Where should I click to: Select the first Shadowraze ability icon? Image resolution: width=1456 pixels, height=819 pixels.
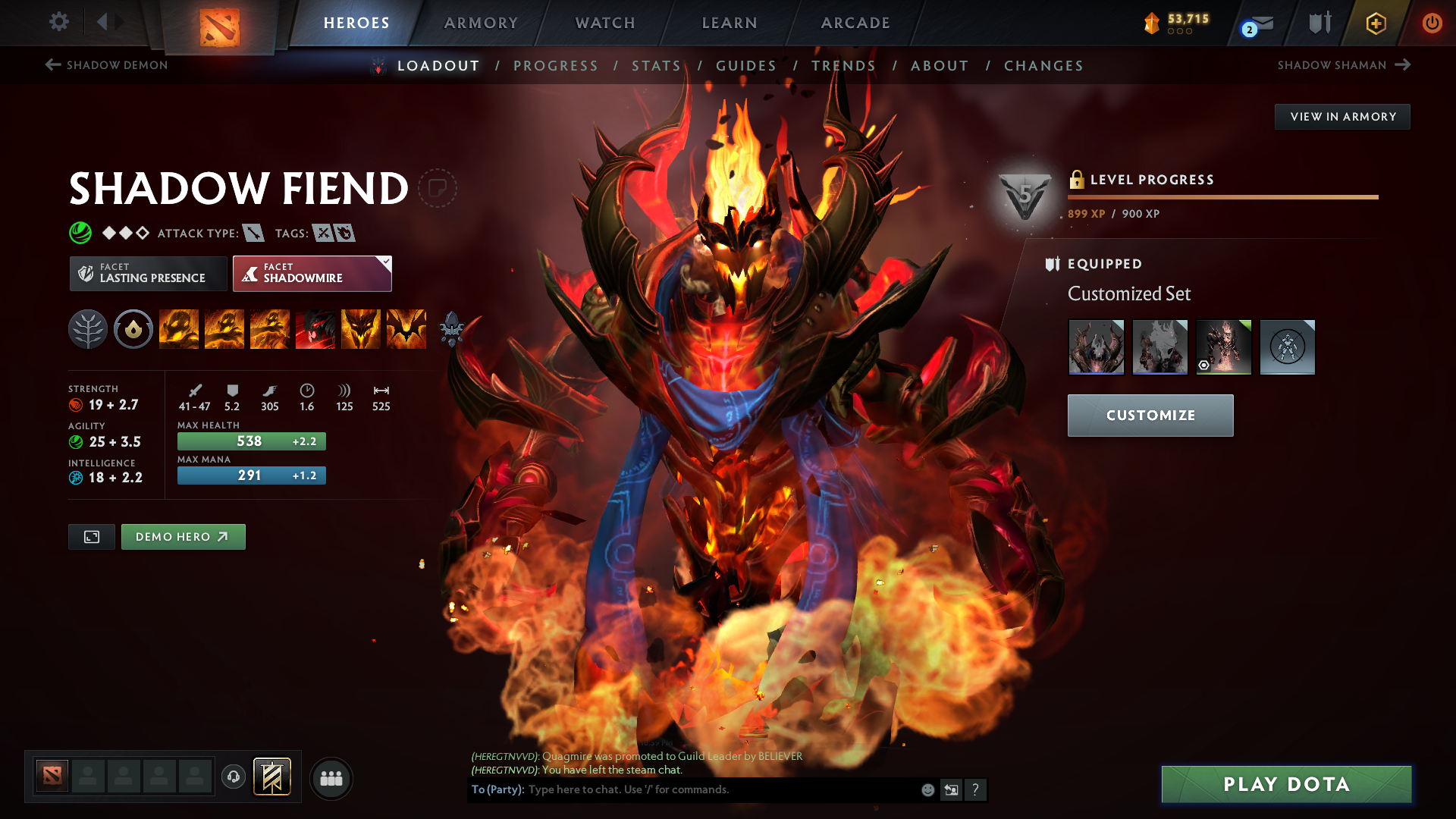179,329
